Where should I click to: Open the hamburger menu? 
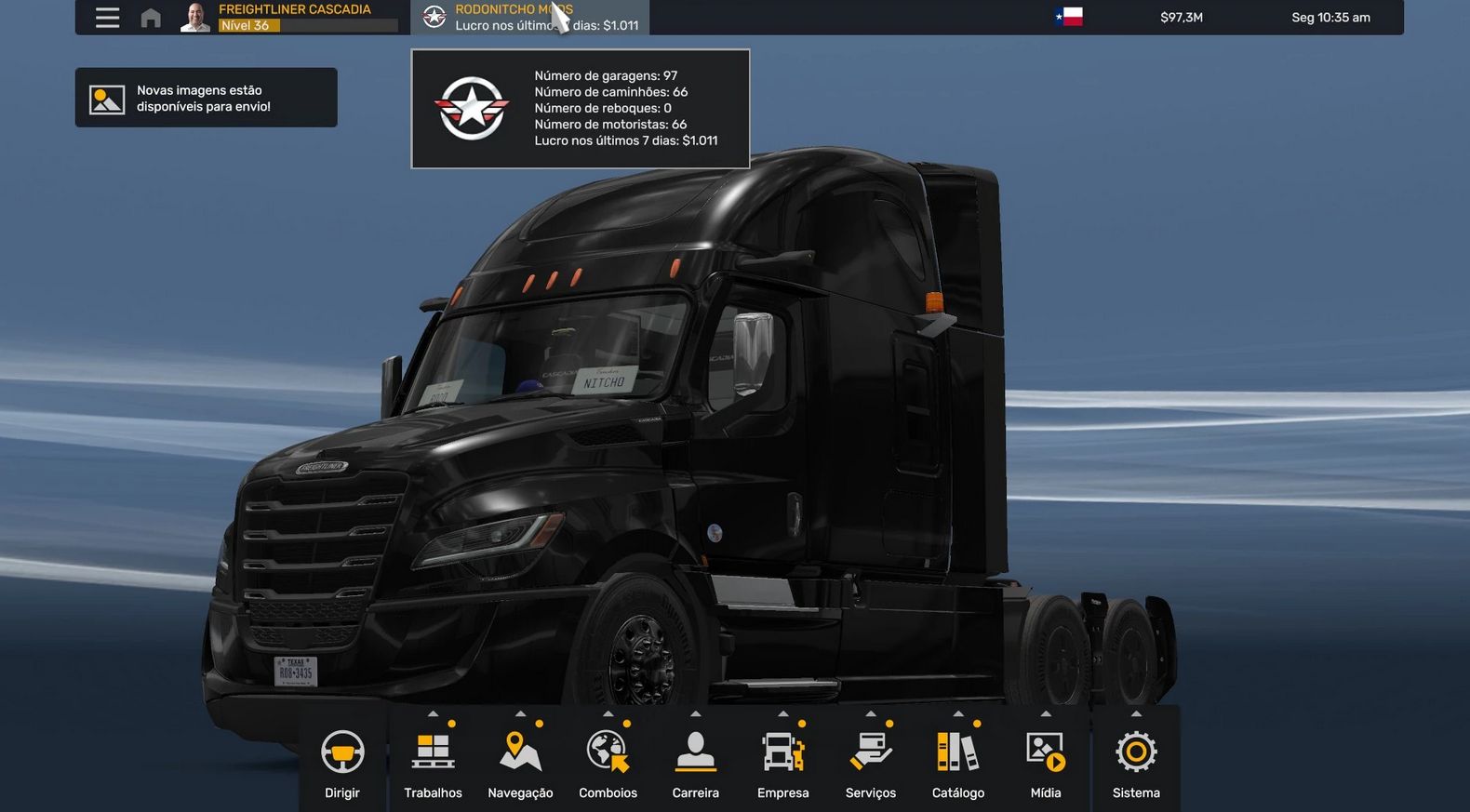(107, 18)
